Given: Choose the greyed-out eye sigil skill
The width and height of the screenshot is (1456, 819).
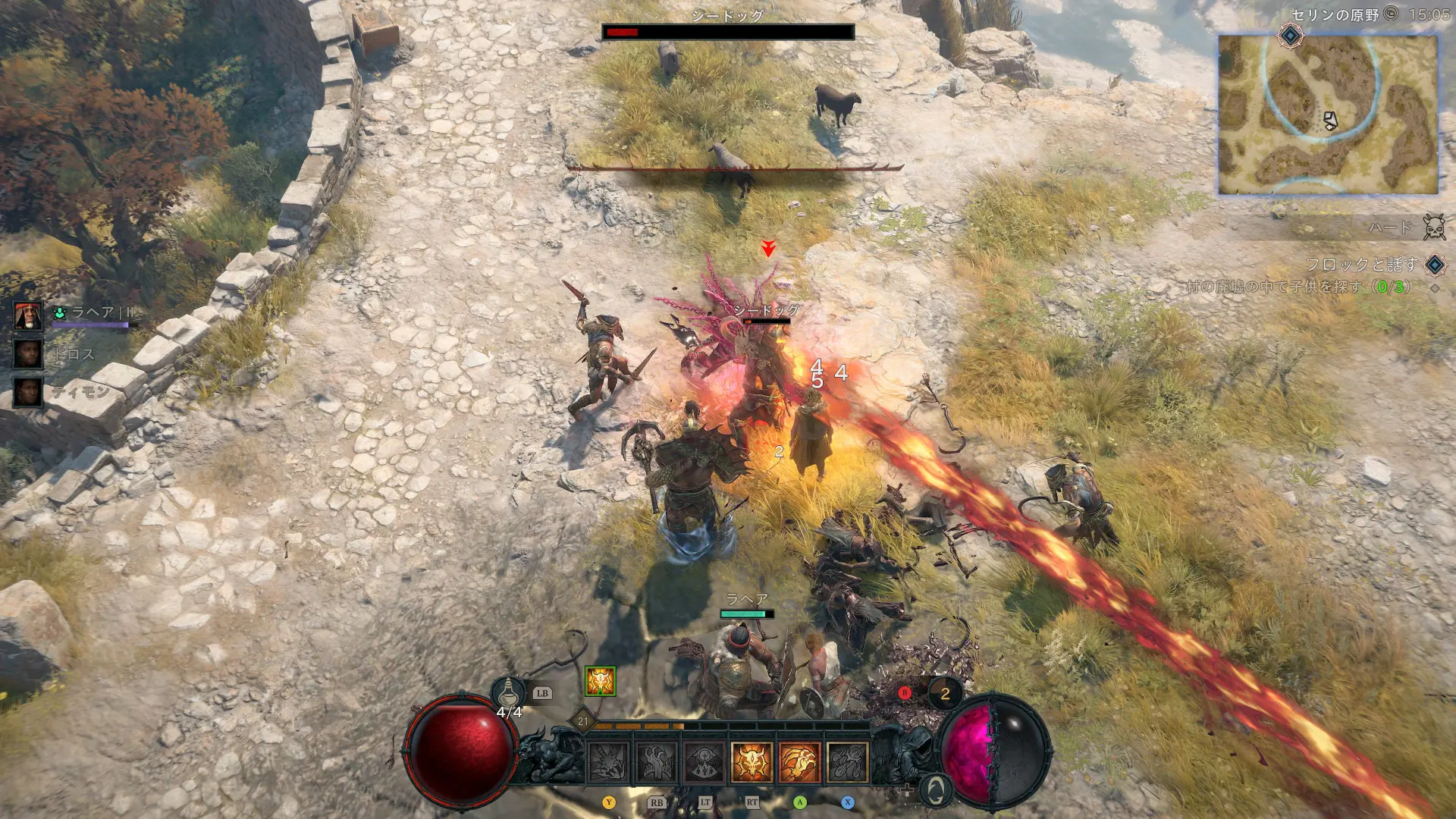Looking at the screenshot, I should pos(704,761).
